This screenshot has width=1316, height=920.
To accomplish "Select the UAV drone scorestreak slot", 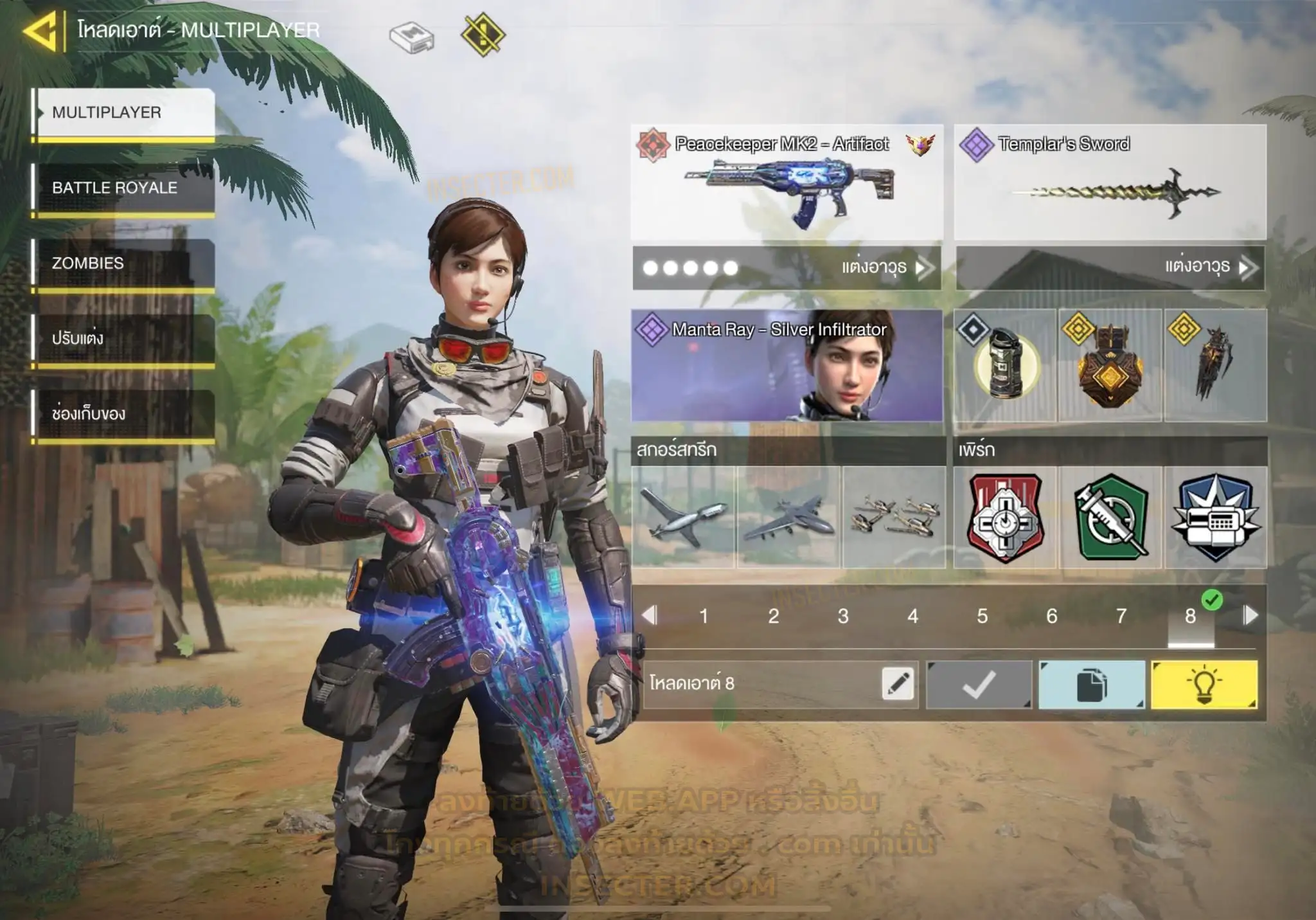I will pos(683,518).
